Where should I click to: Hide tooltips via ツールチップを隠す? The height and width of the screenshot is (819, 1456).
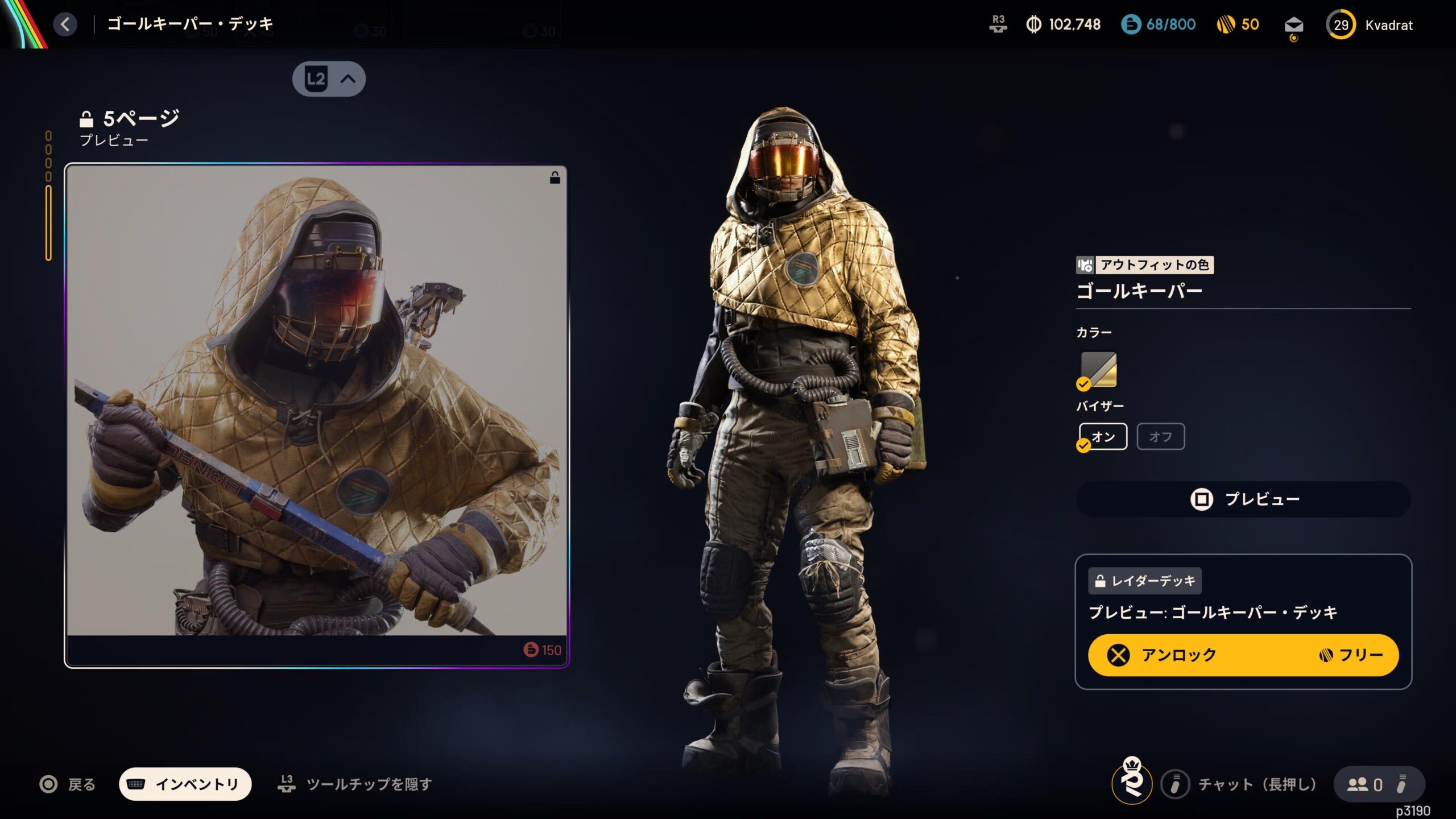[x=355, y=785]
